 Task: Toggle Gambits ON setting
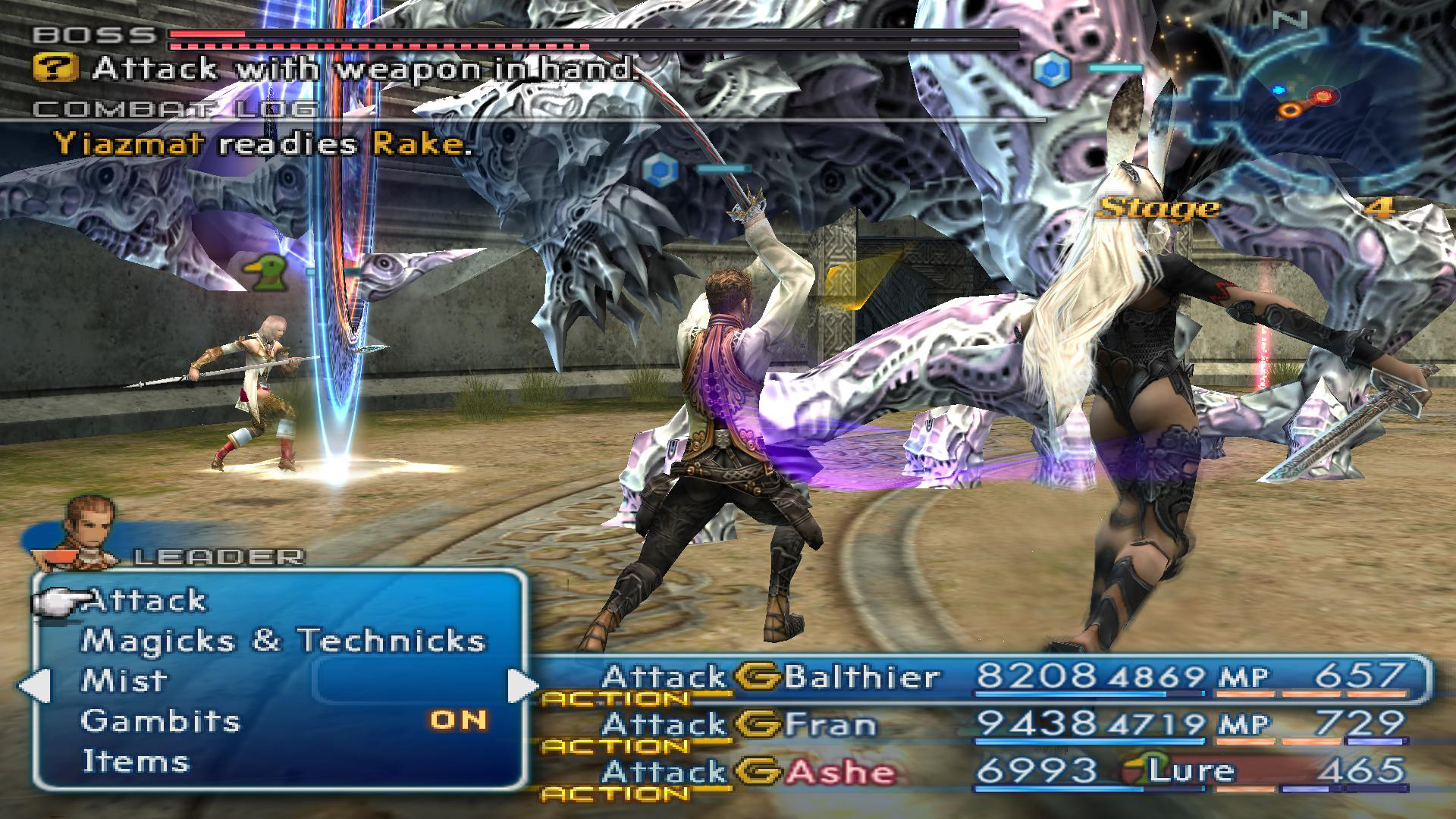(x=458, y=720)
